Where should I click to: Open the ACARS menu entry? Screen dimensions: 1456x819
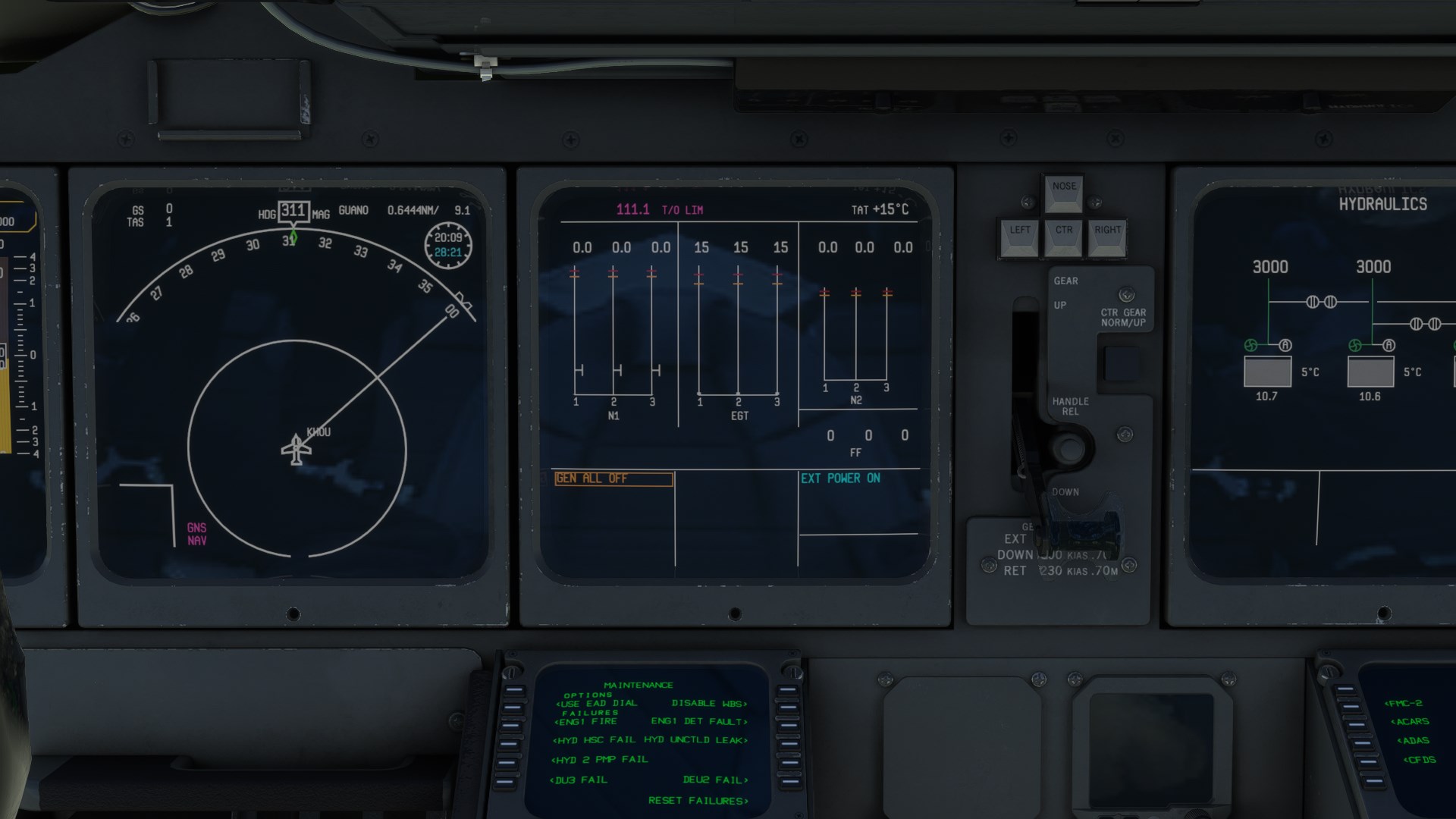1409,722
